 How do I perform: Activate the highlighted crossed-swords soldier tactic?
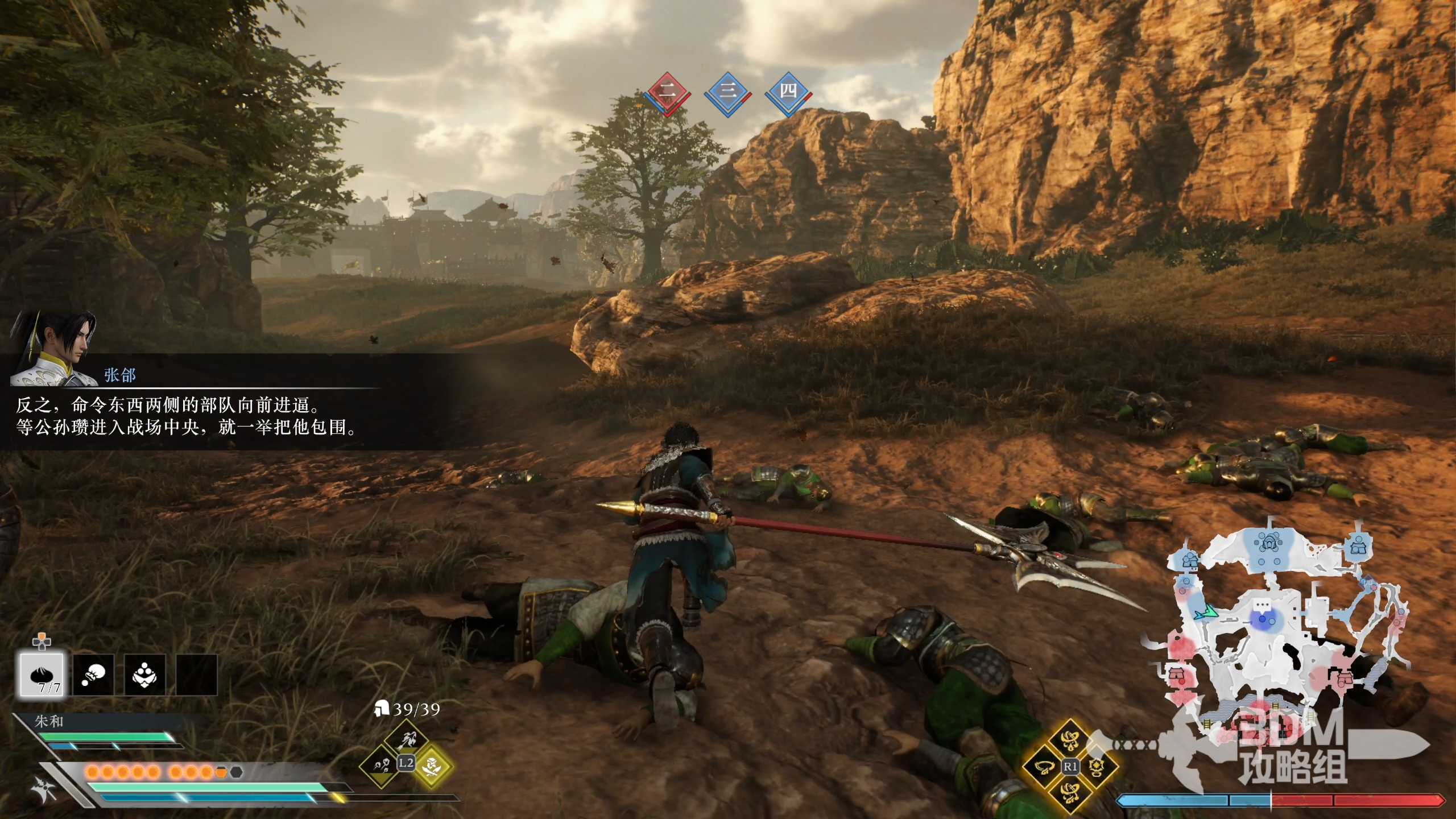coord(432,766)
